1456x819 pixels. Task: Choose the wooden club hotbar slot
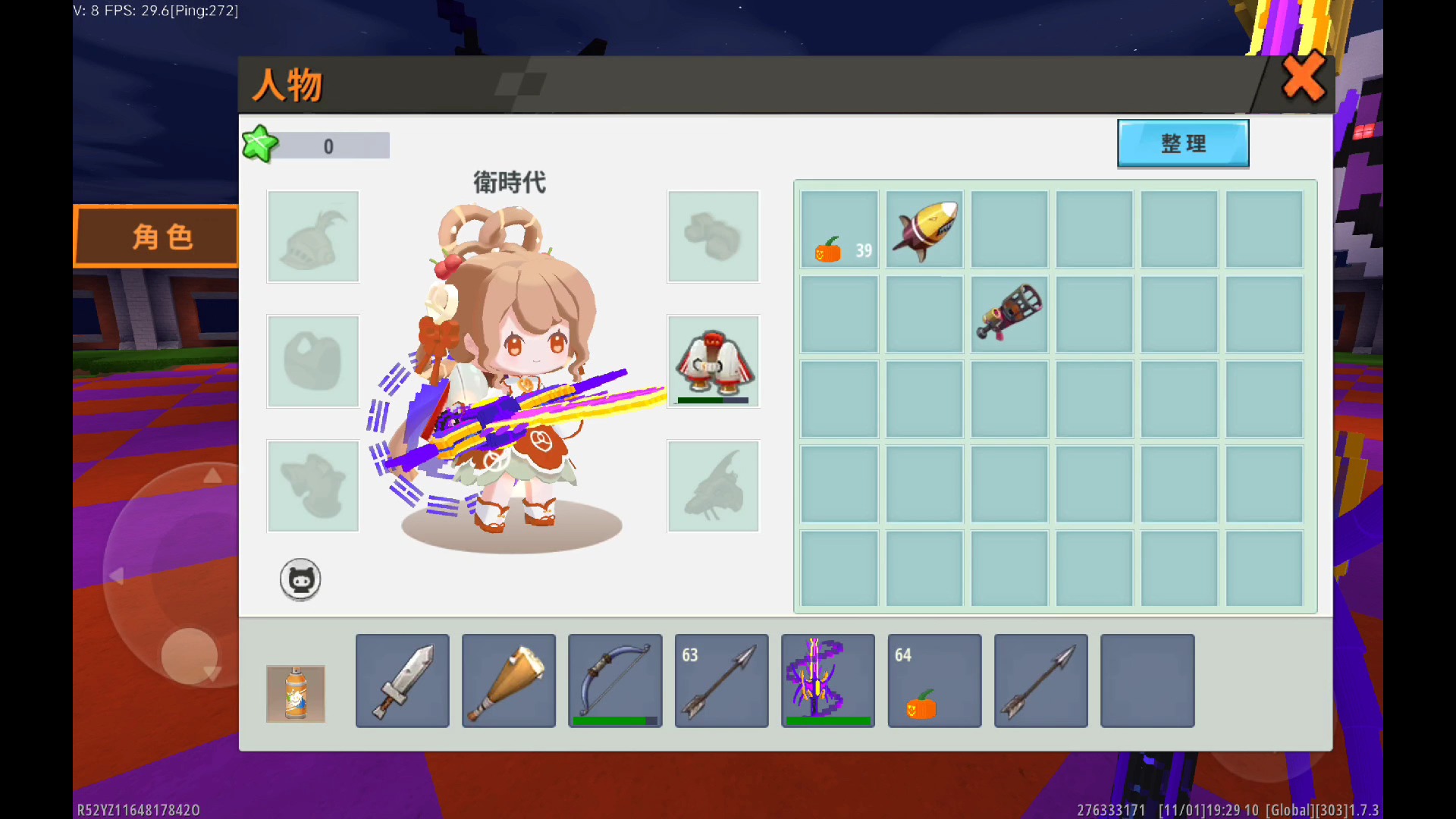[x=509, y=680]
